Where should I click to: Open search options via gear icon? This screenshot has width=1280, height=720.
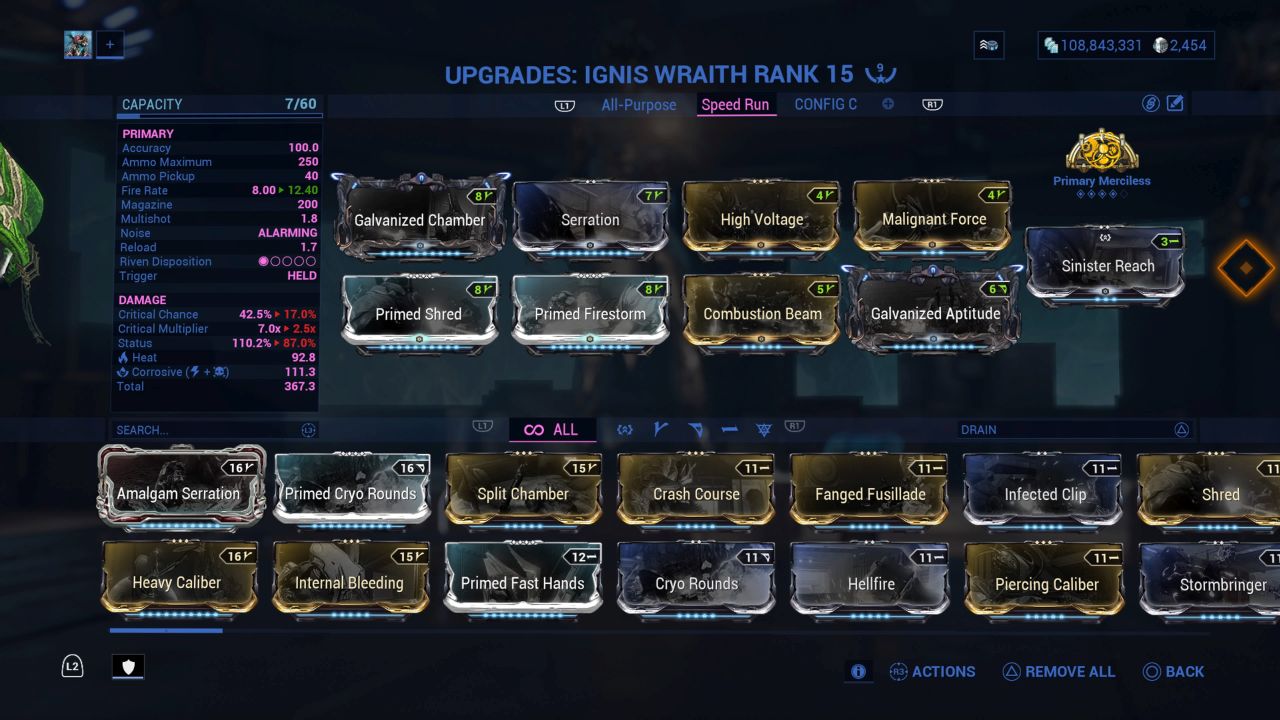[307, 429]
